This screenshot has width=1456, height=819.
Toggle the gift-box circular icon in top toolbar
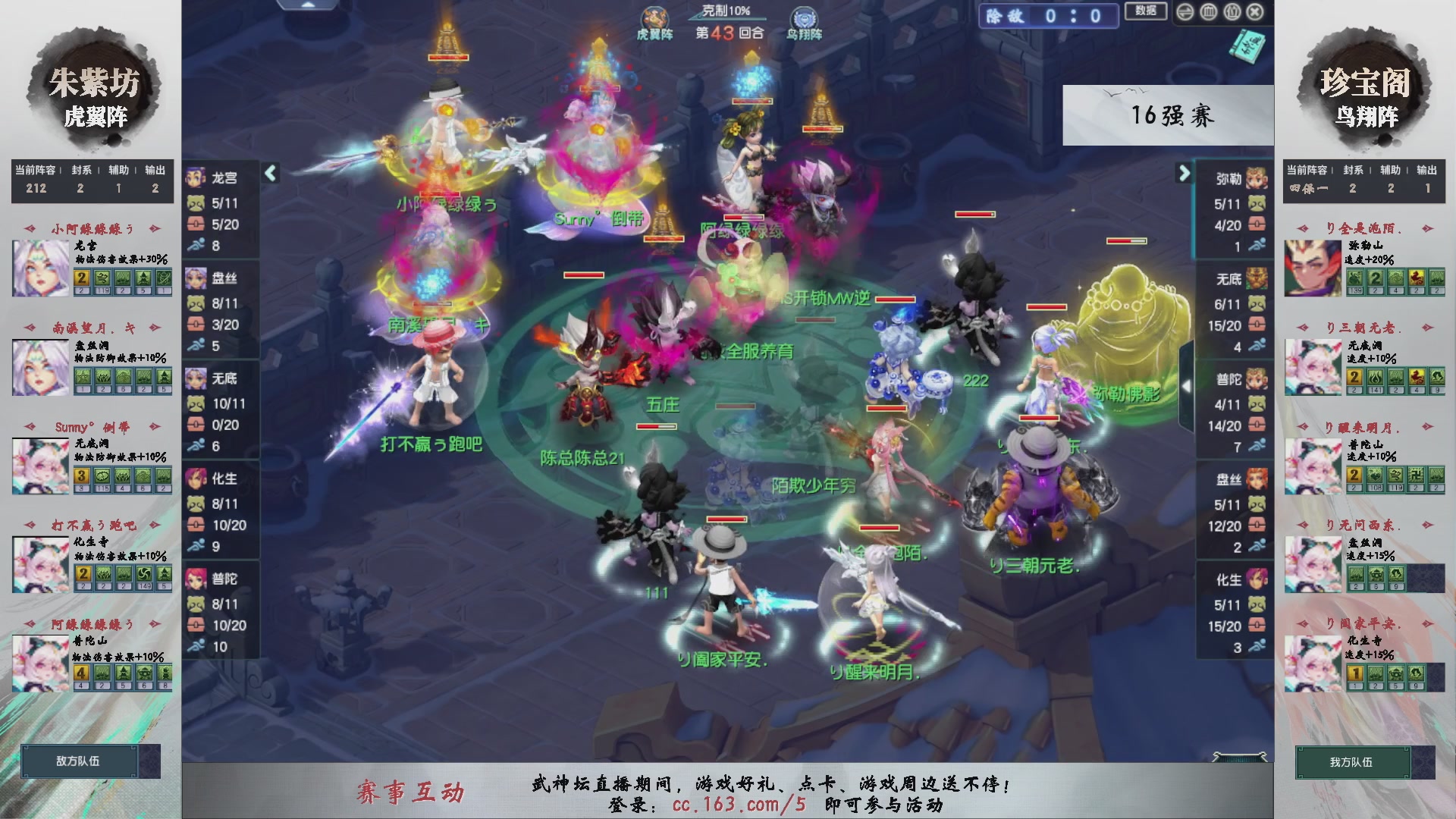[1232, 11]
